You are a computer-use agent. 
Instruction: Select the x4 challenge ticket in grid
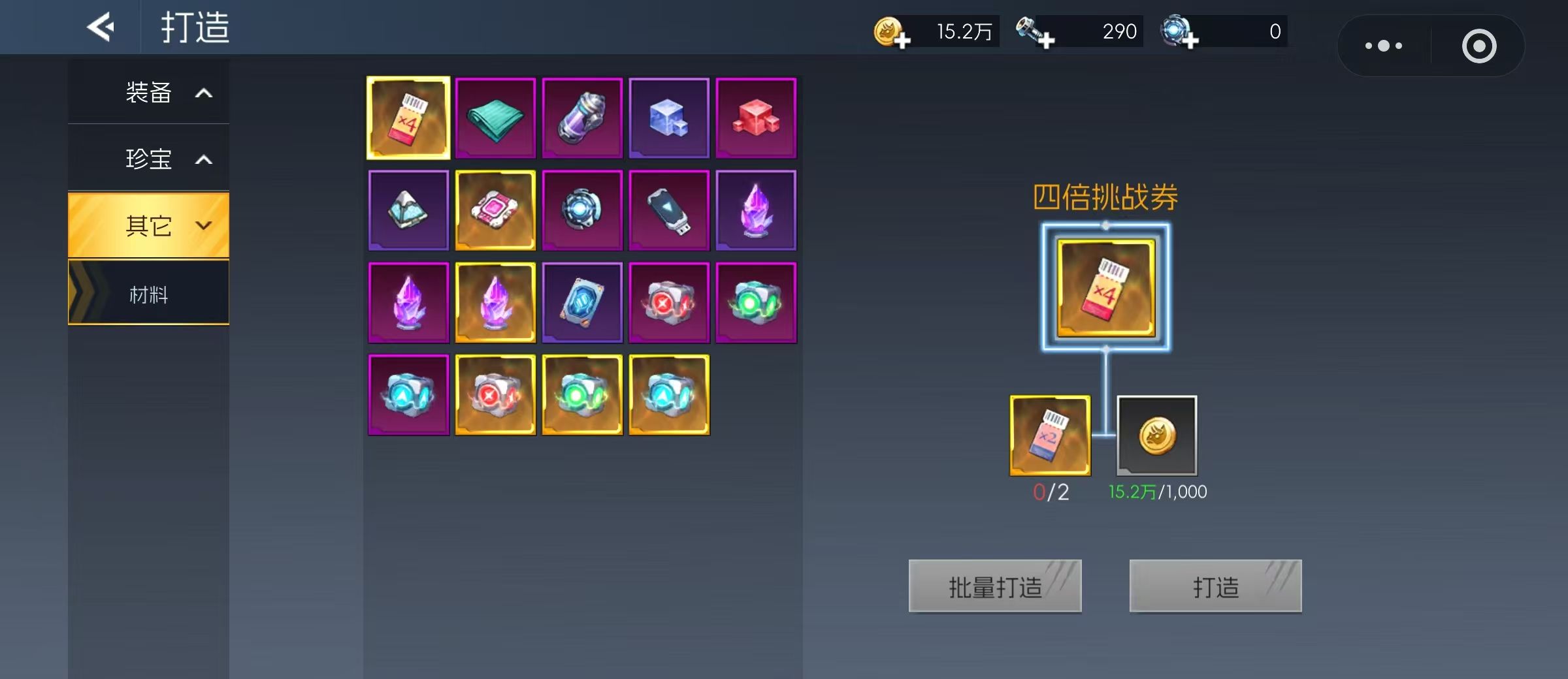tap(408, 118)
